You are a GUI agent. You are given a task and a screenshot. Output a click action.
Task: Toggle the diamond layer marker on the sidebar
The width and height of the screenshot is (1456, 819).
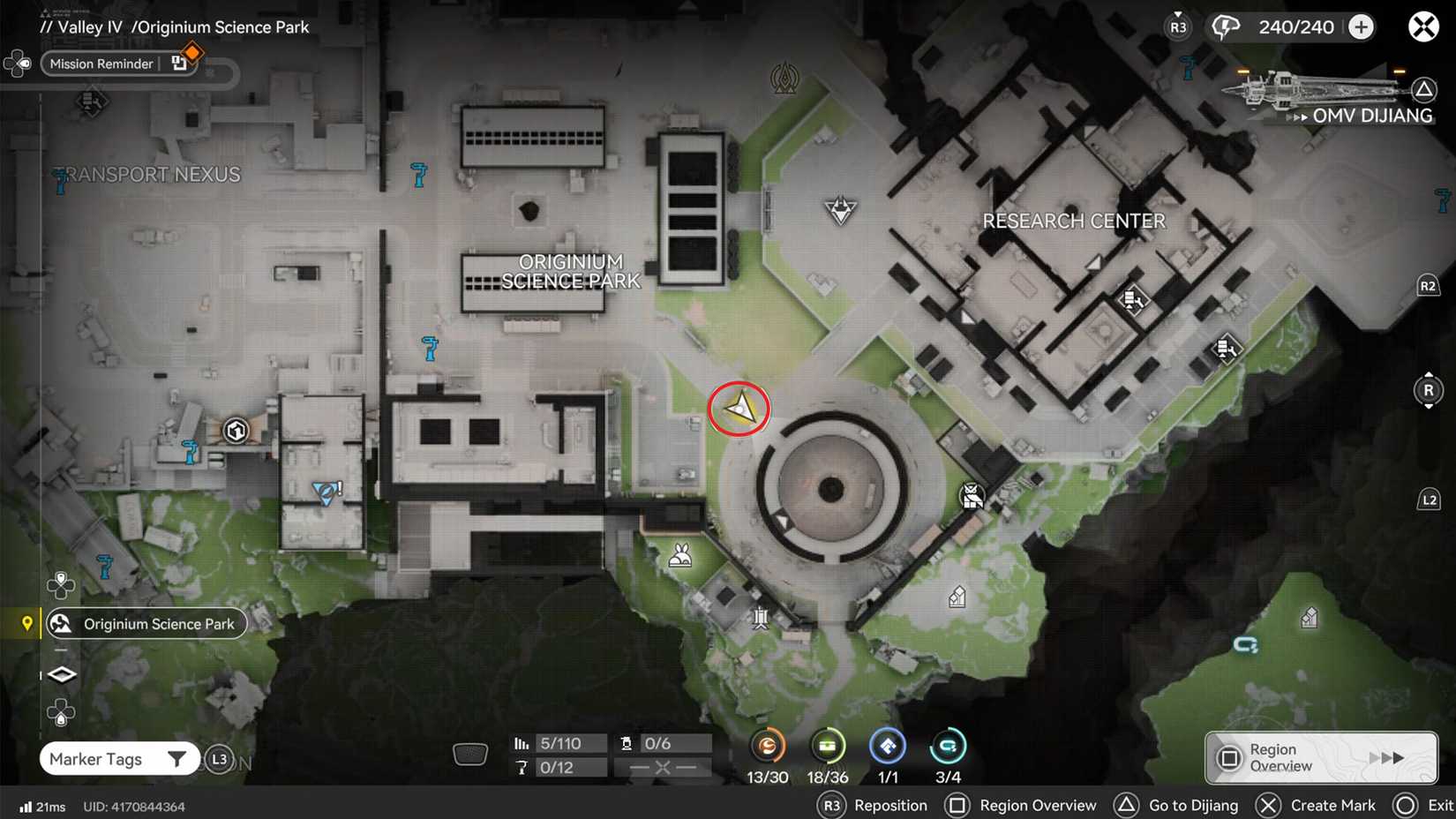click(x=60, y=674)
